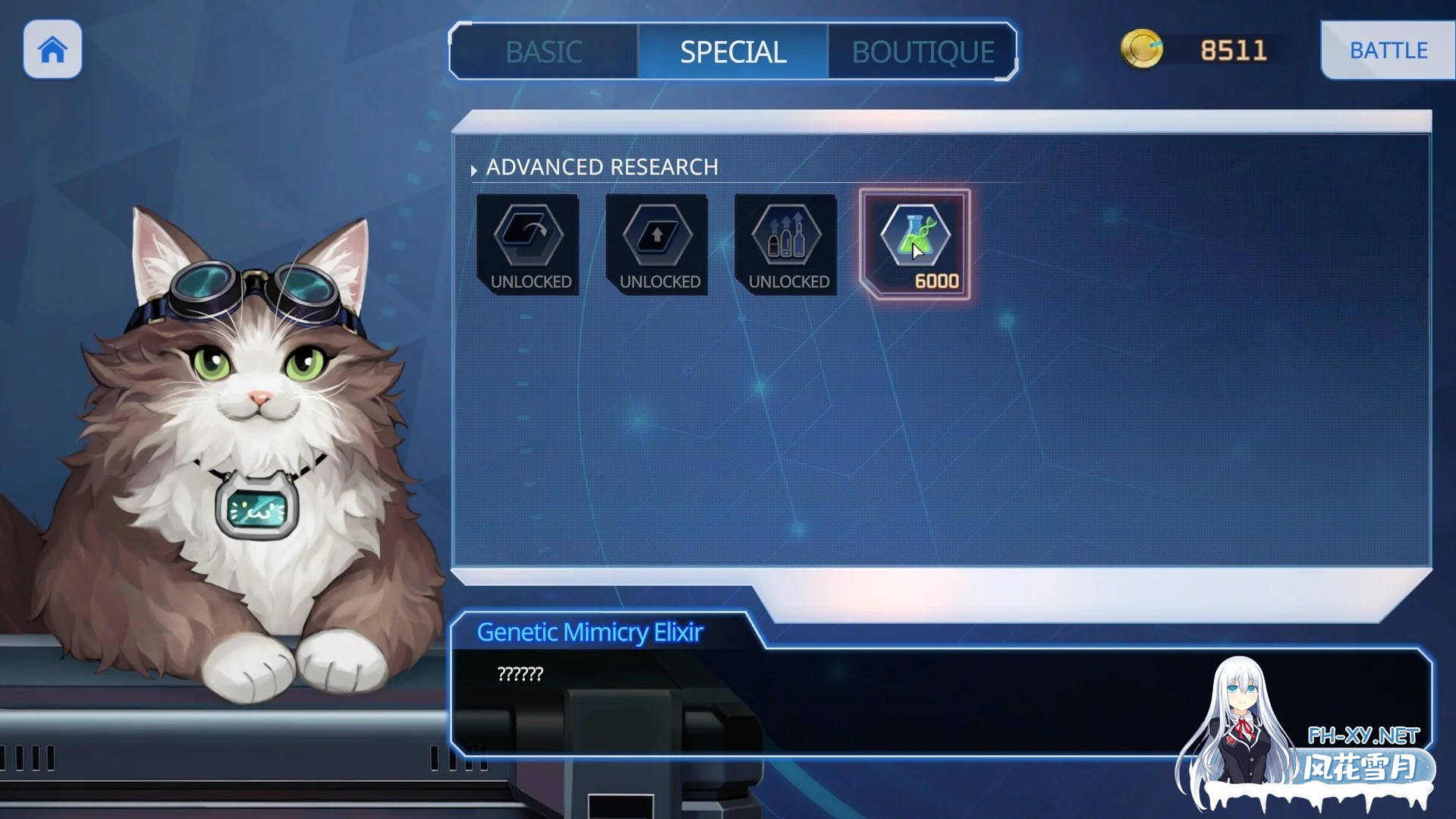Select the SPECIAL shop tab label

click(732, 52)
